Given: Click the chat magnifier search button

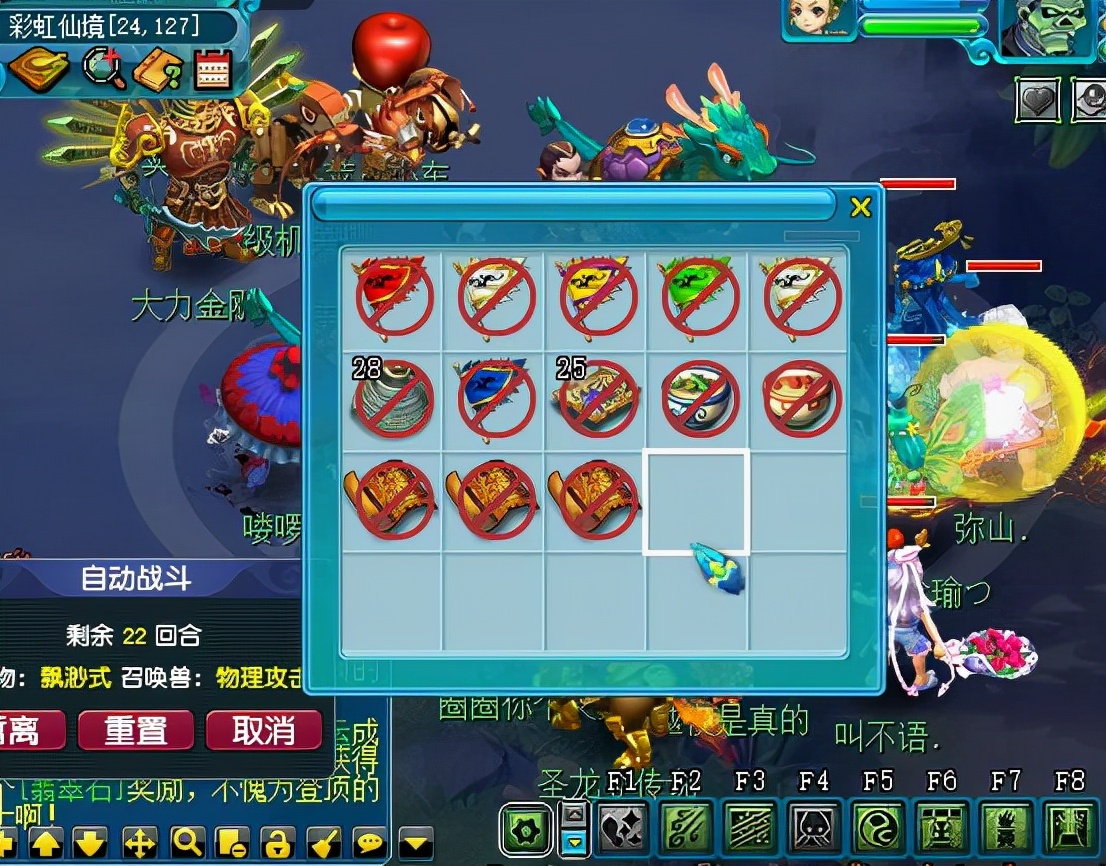Looking at the screenshot, I should [187, 843].
